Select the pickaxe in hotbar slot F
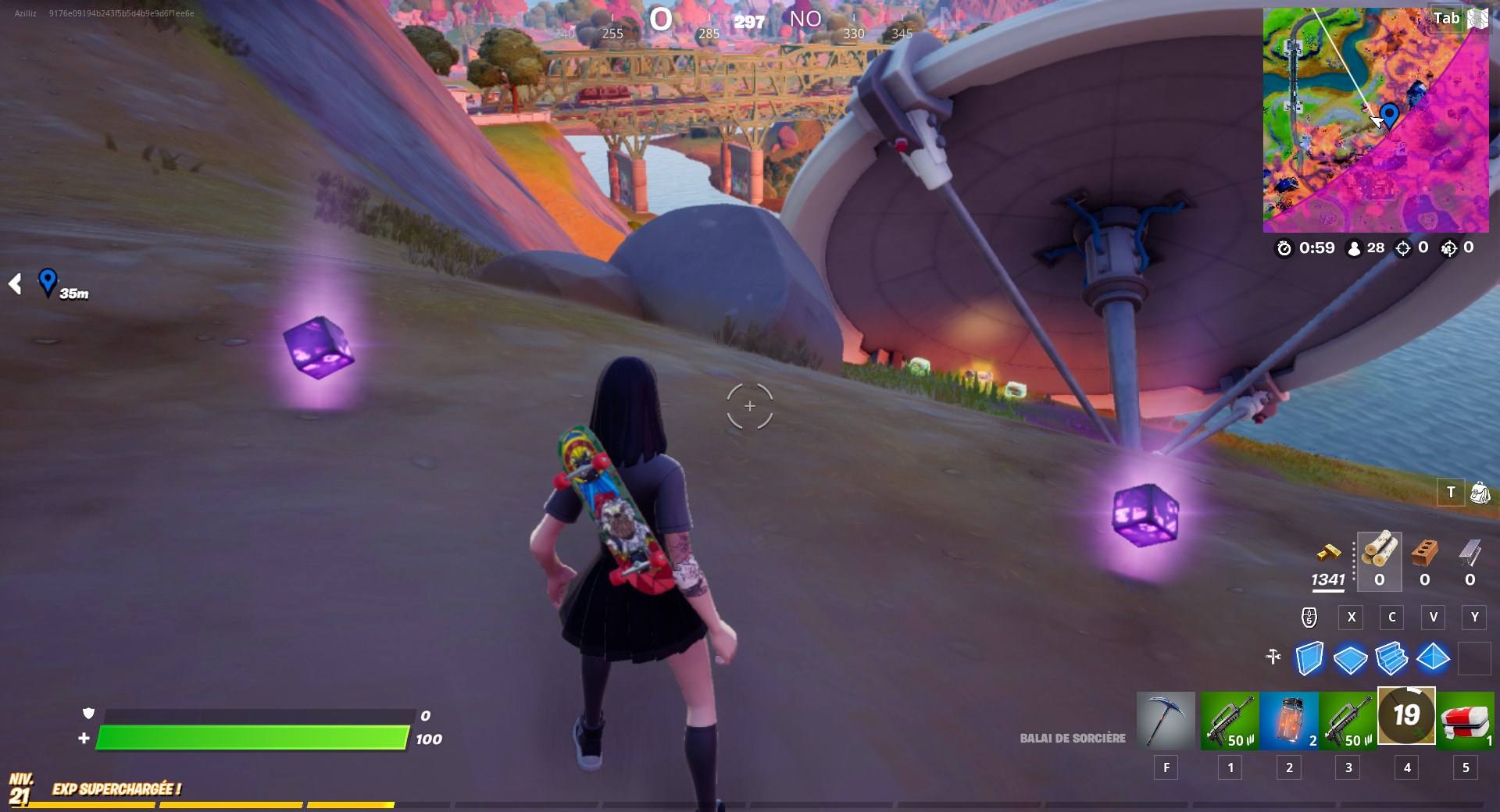The width and height of the screenshot is (1500, 812). pos(1166,720)
